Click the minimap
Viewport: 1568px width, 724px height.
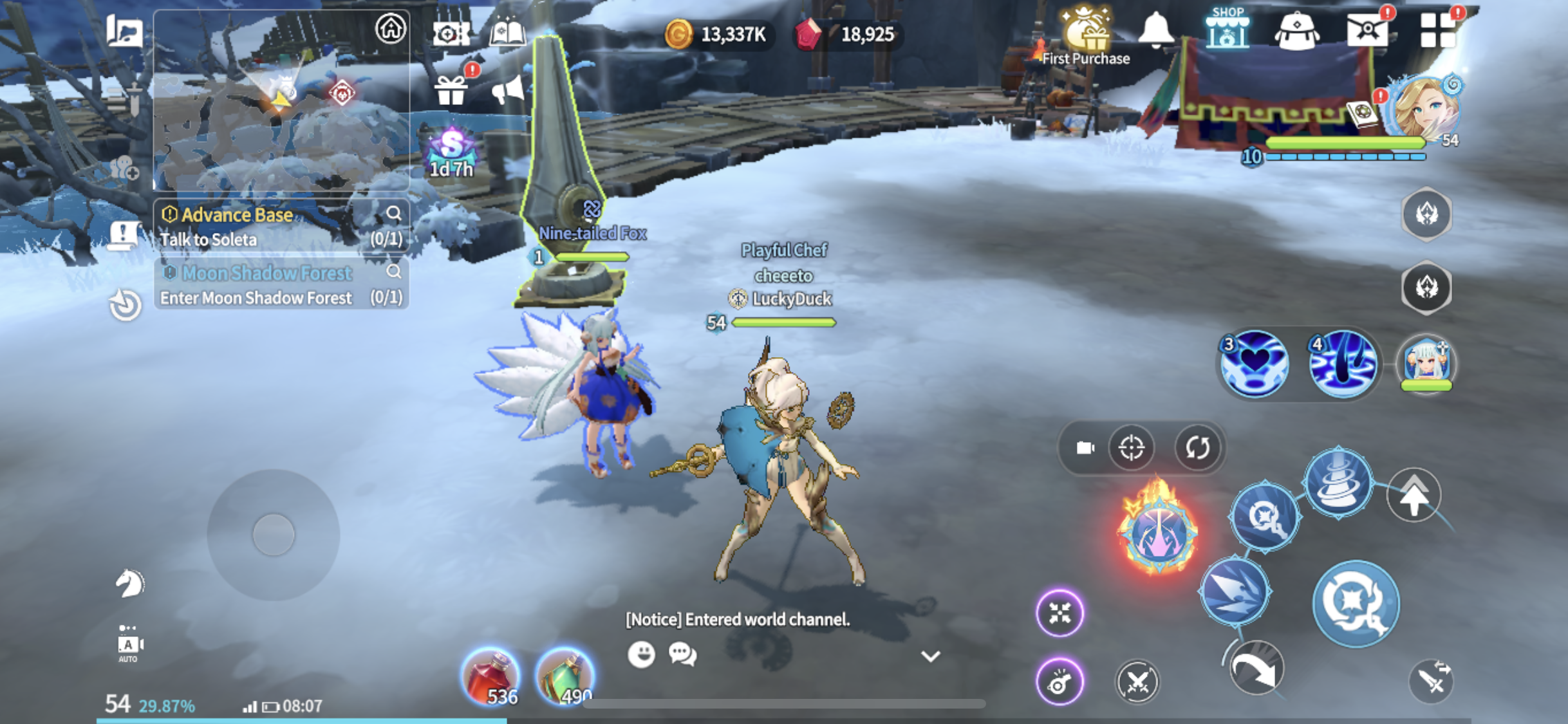point(281,100)
